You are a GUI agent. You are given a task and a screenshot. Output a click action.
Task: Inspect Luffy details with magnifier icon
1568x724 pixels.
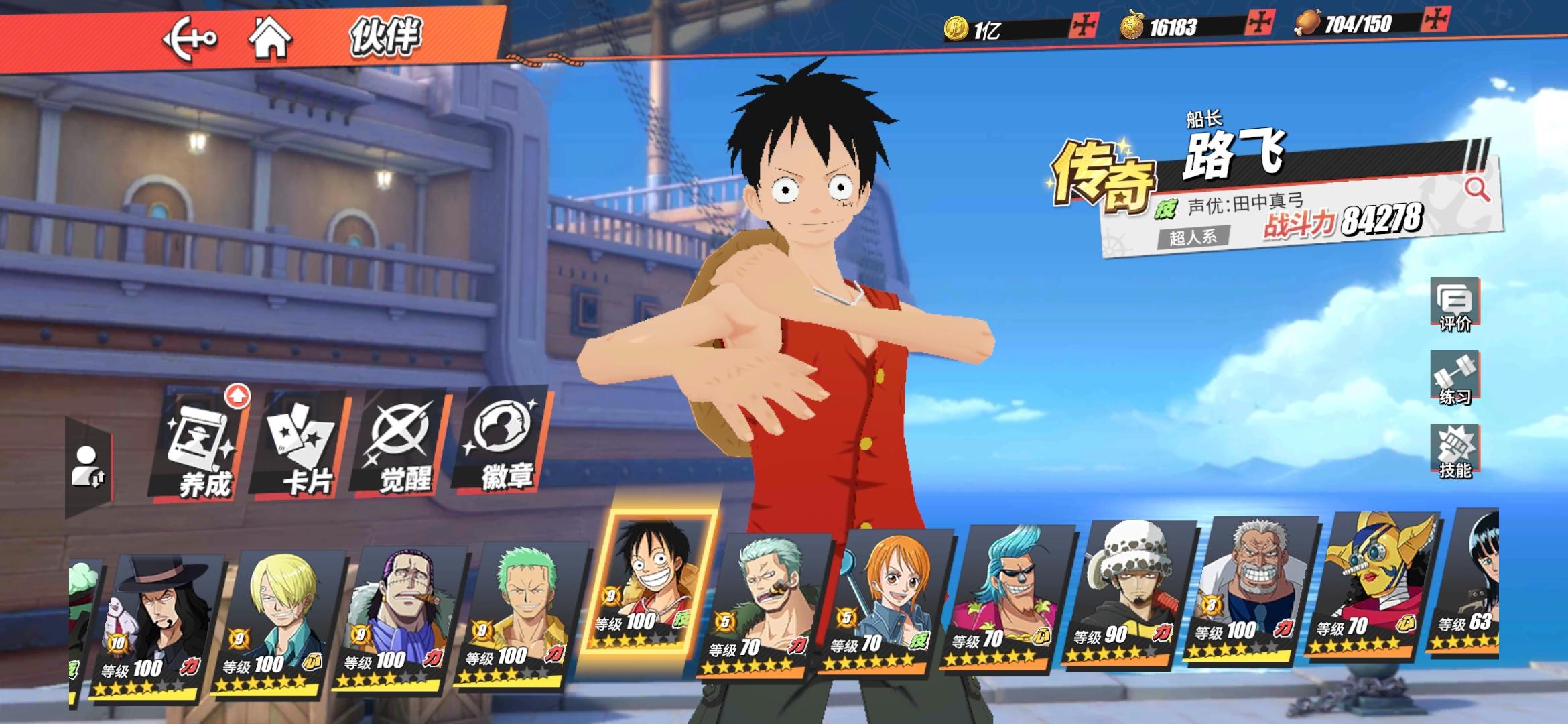point(1476,190)
